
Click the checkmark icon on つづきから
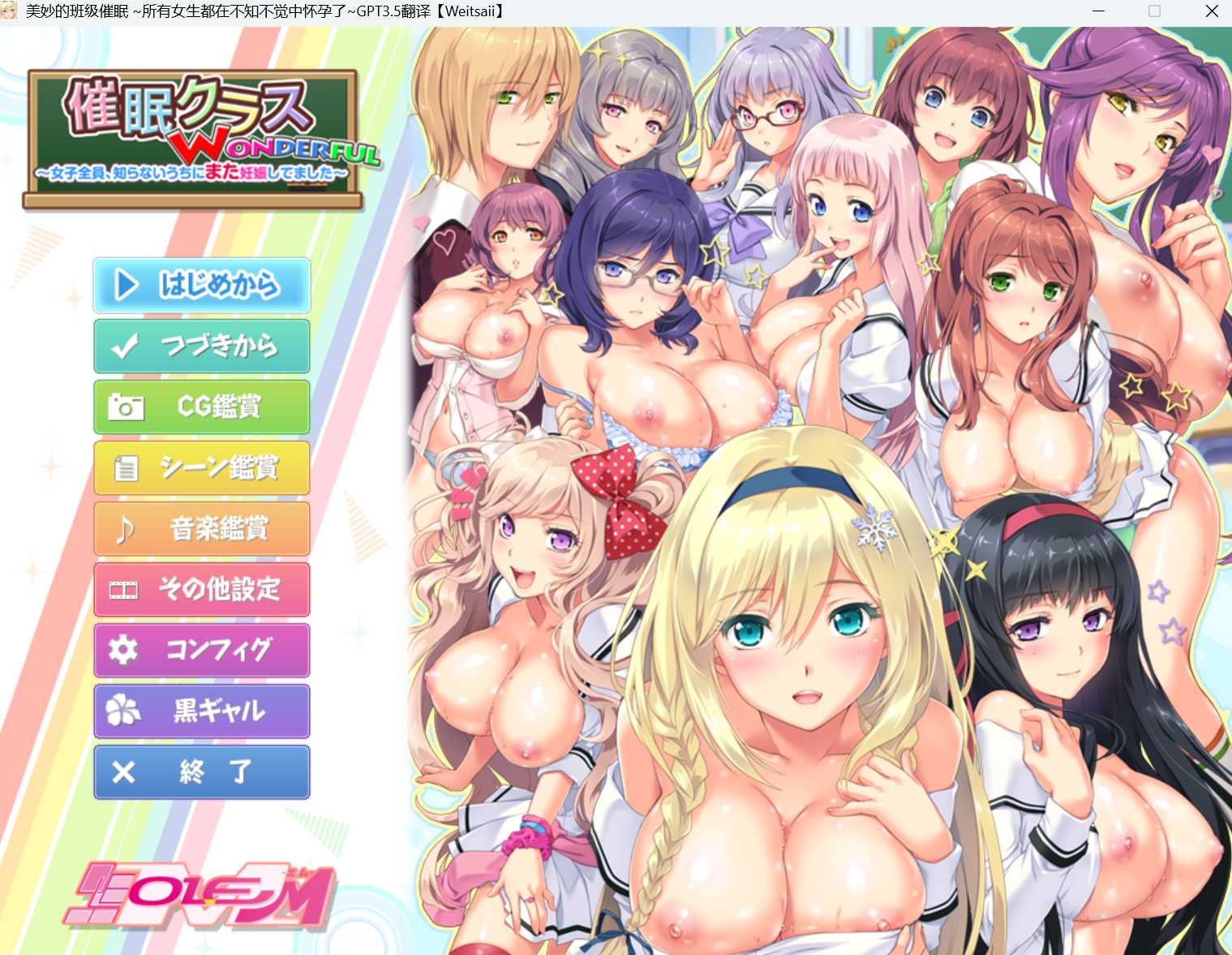[126, 346]
